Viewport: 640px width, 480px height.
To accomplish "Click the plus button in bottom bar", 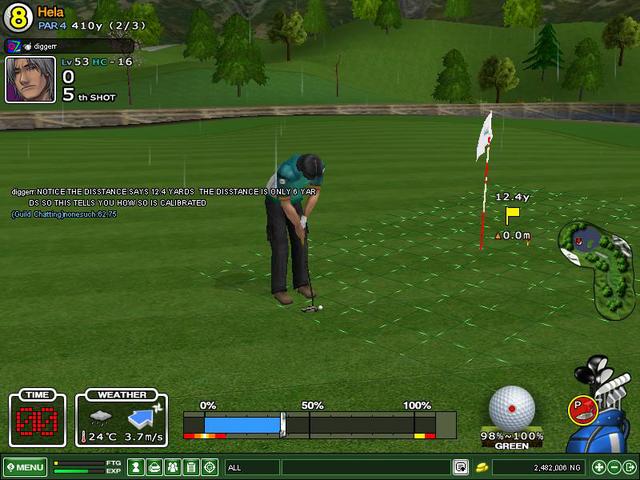I will click(x=599, y=467).
